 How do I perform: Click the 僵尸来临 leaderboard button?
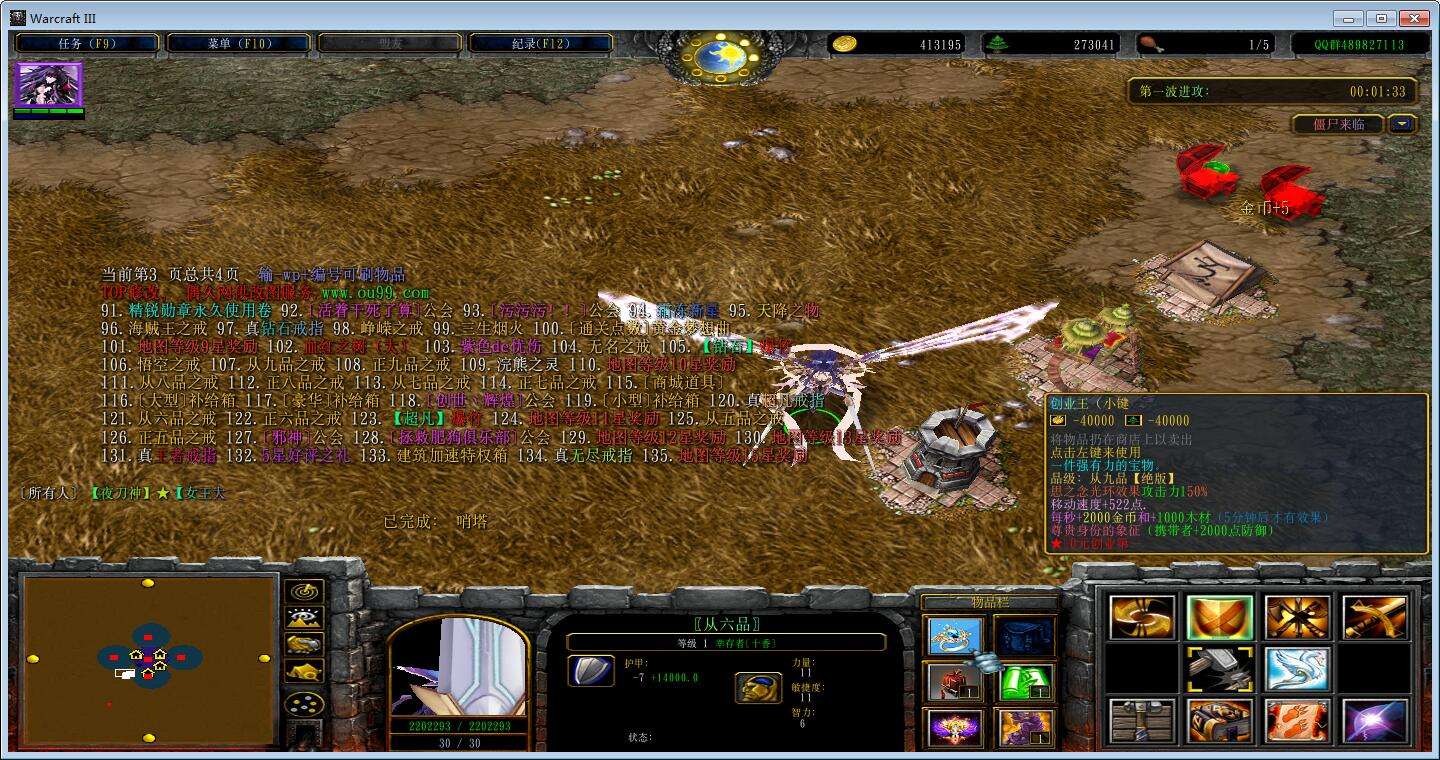click(x=1337, y=124)
